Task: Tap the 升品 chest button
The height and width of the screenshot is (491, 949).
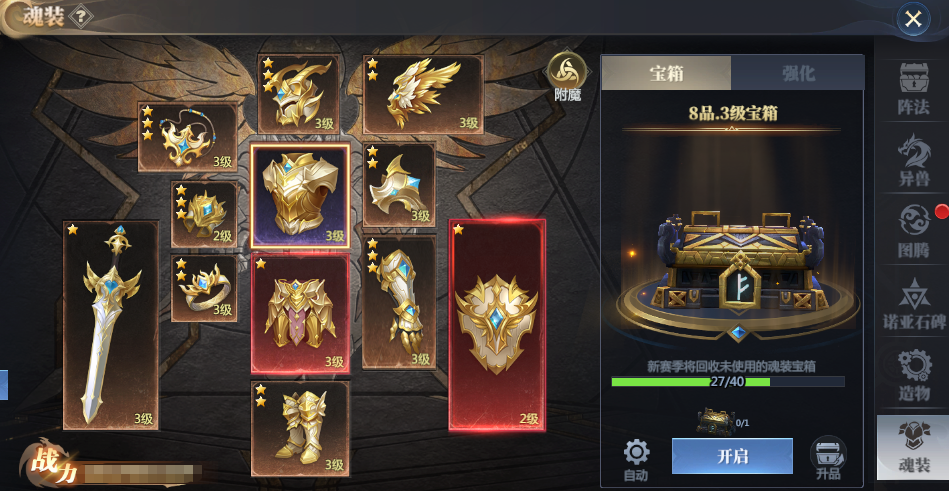Action: (828, 458)
